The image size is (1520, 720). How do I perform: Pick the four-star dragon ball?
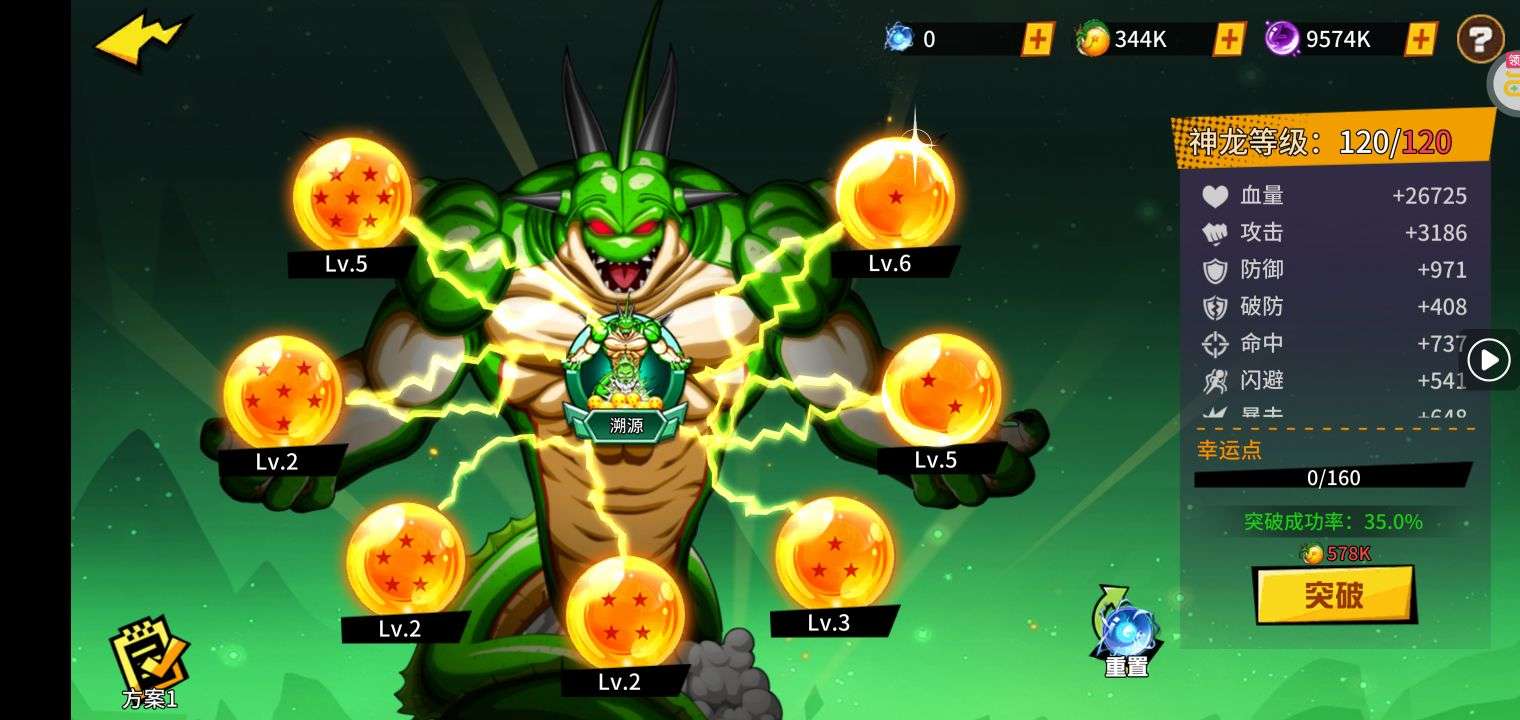pyautogui.click(x=625, y=611)
